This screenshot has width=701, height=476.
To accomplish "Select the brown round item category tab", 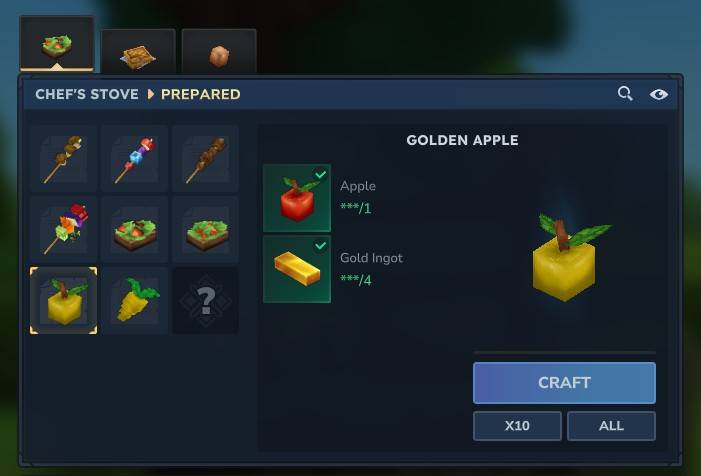I will click(x=219, y=54).
